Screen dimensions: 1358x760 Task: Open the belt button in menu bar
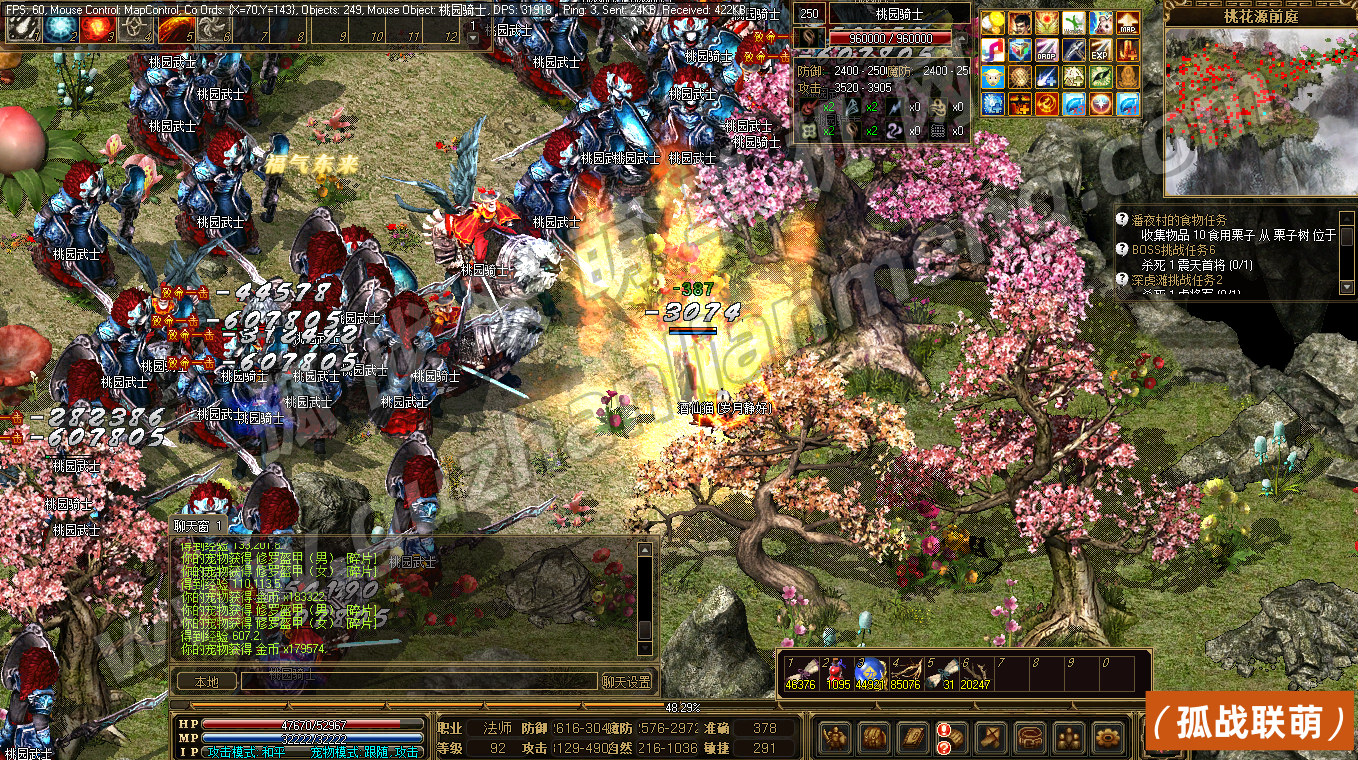[x=1029, y=739]
